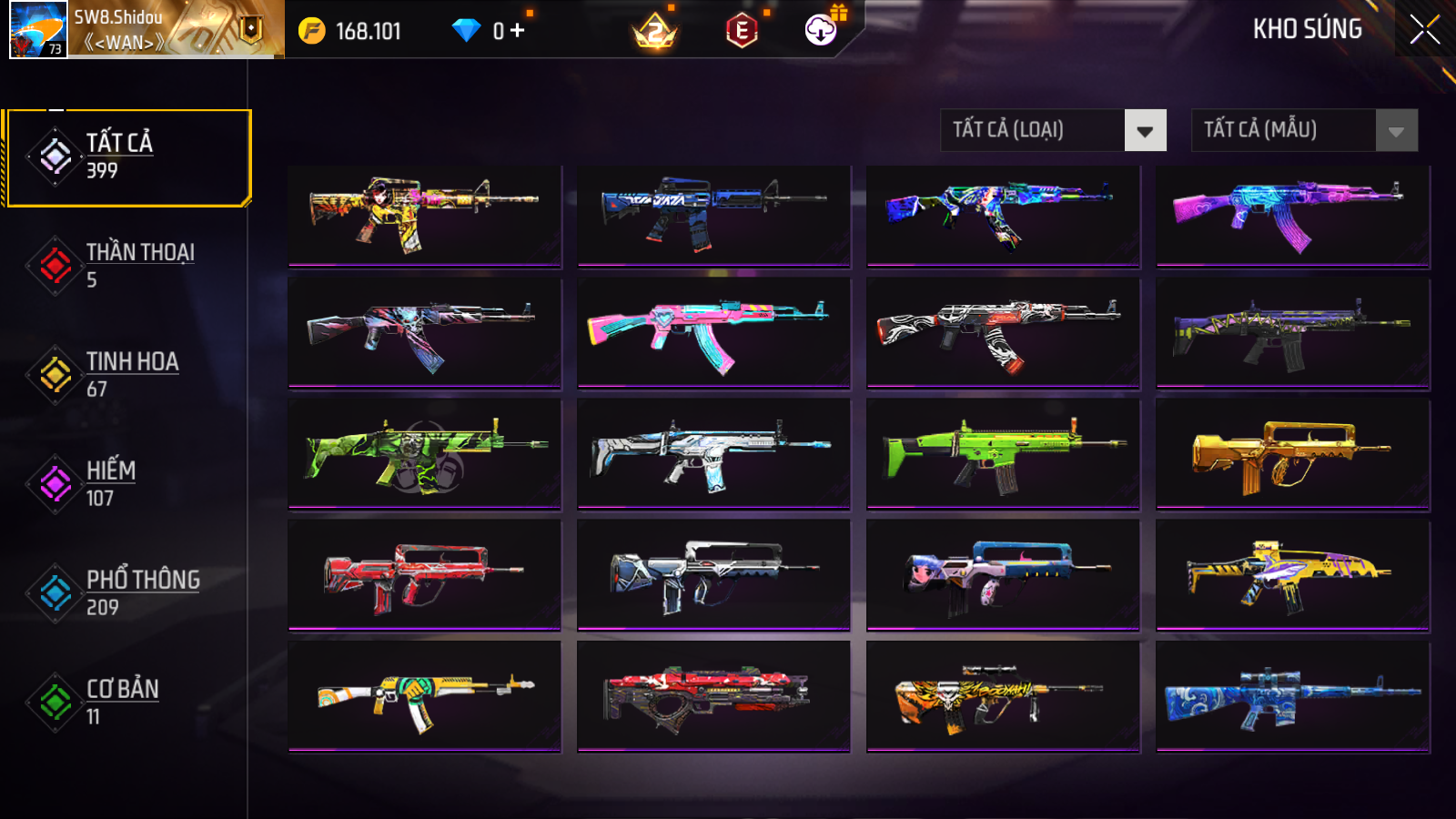The width and height of the screenshot is (1456, 819).
Task: Add diamonds with the plus button
Action: pyautogui.click(x=518, y=31)
